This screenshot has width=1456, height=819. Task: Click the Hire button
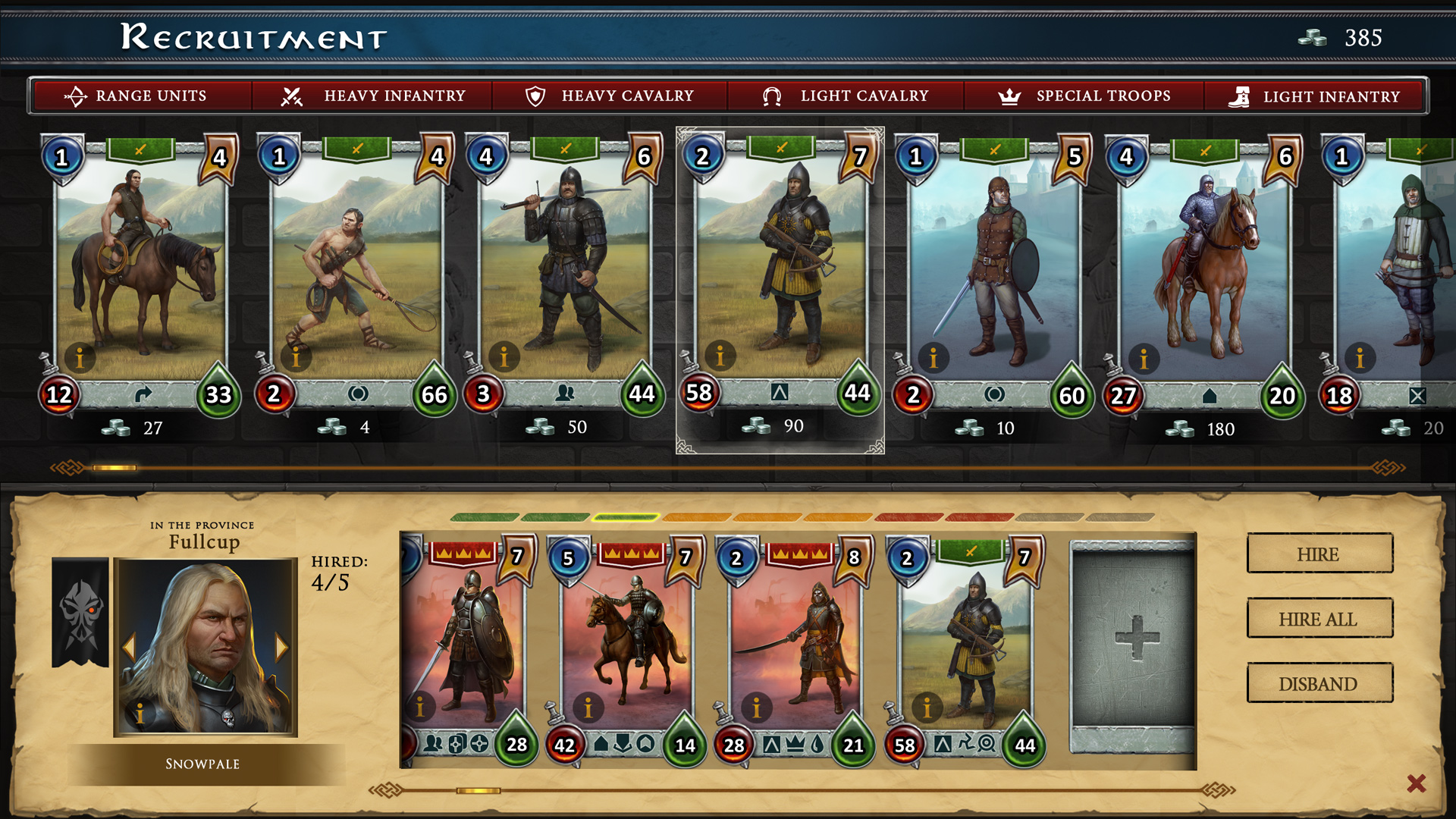(x=1319, y=554)
